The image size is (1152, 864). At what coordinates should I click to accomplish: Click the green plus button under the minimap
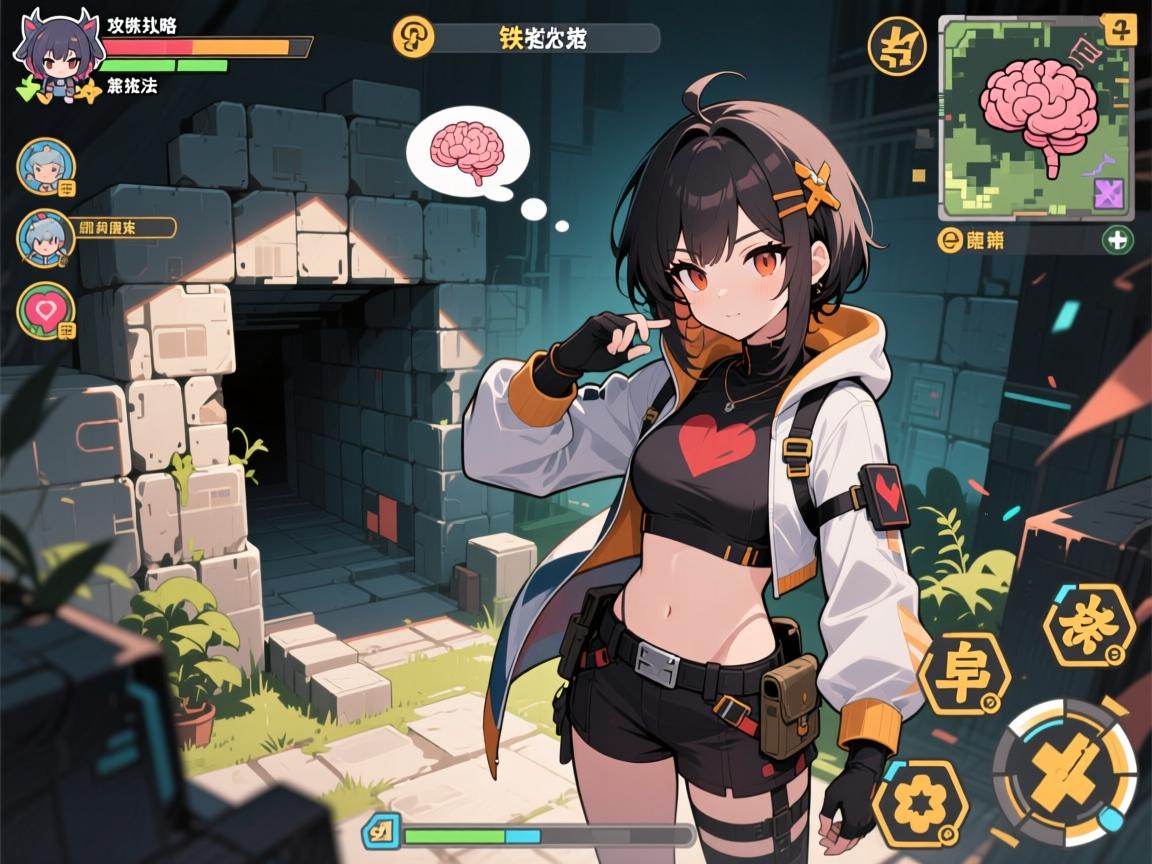[1117, 240]
